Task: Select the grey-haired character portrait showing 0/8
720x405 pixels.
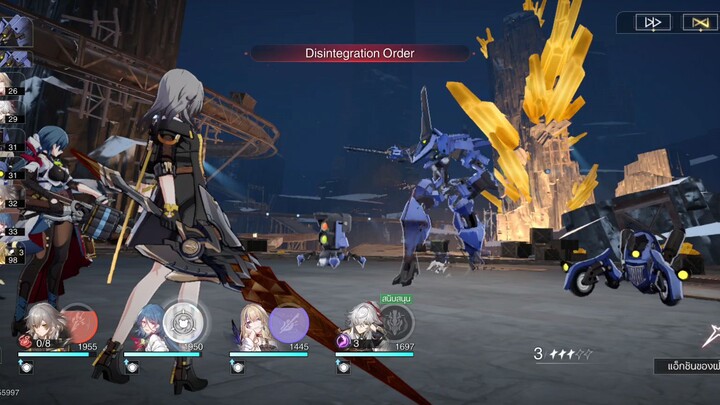Action: coord(42,328)
